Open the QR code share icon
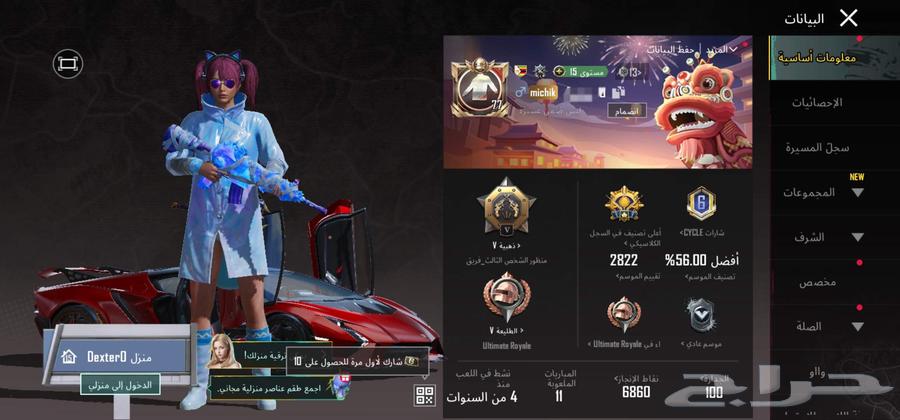The height and width of the screenshot is (420, 900). (424, 394)
